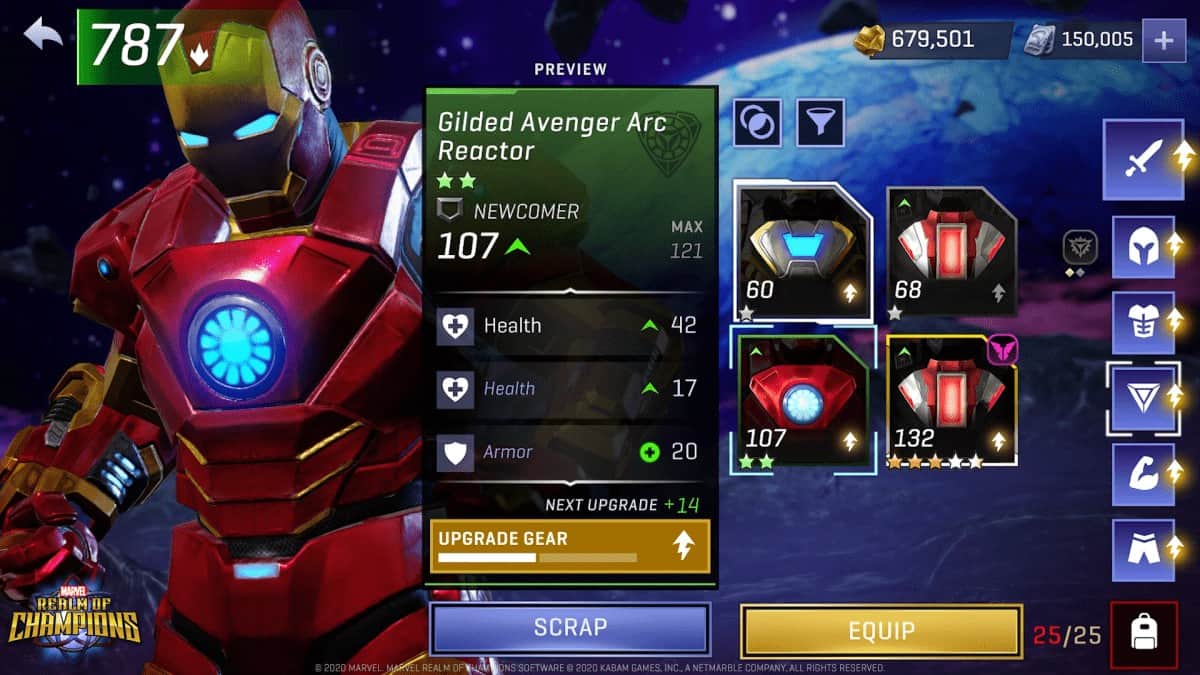1200x675 pixels.
Task: Select the power 68 chest gear
Action: coord(951,252)
